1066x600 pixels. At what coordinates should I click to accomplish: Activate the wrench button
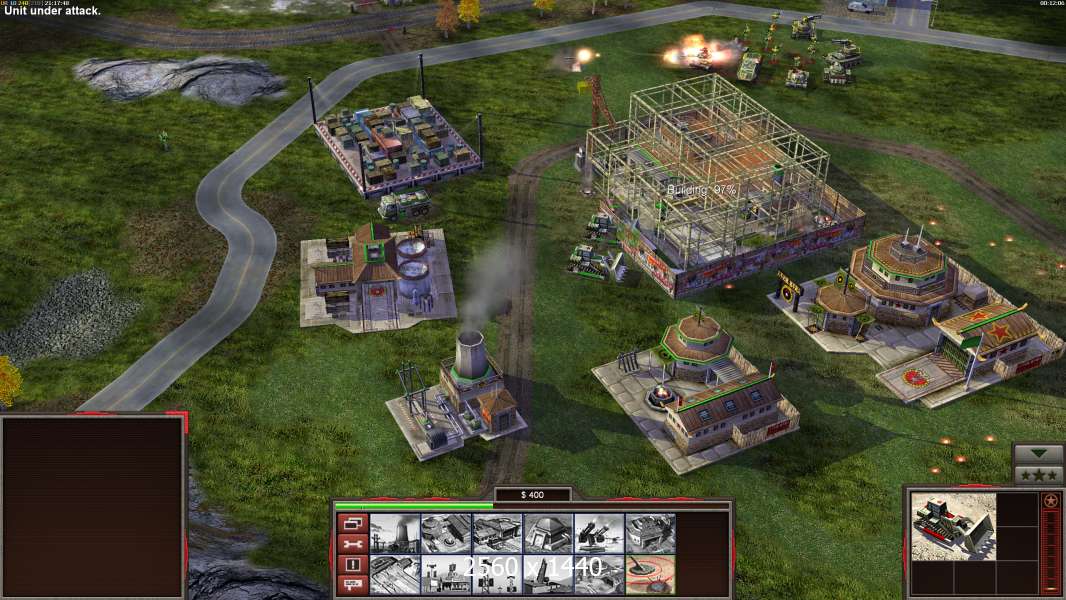[351, 544]
